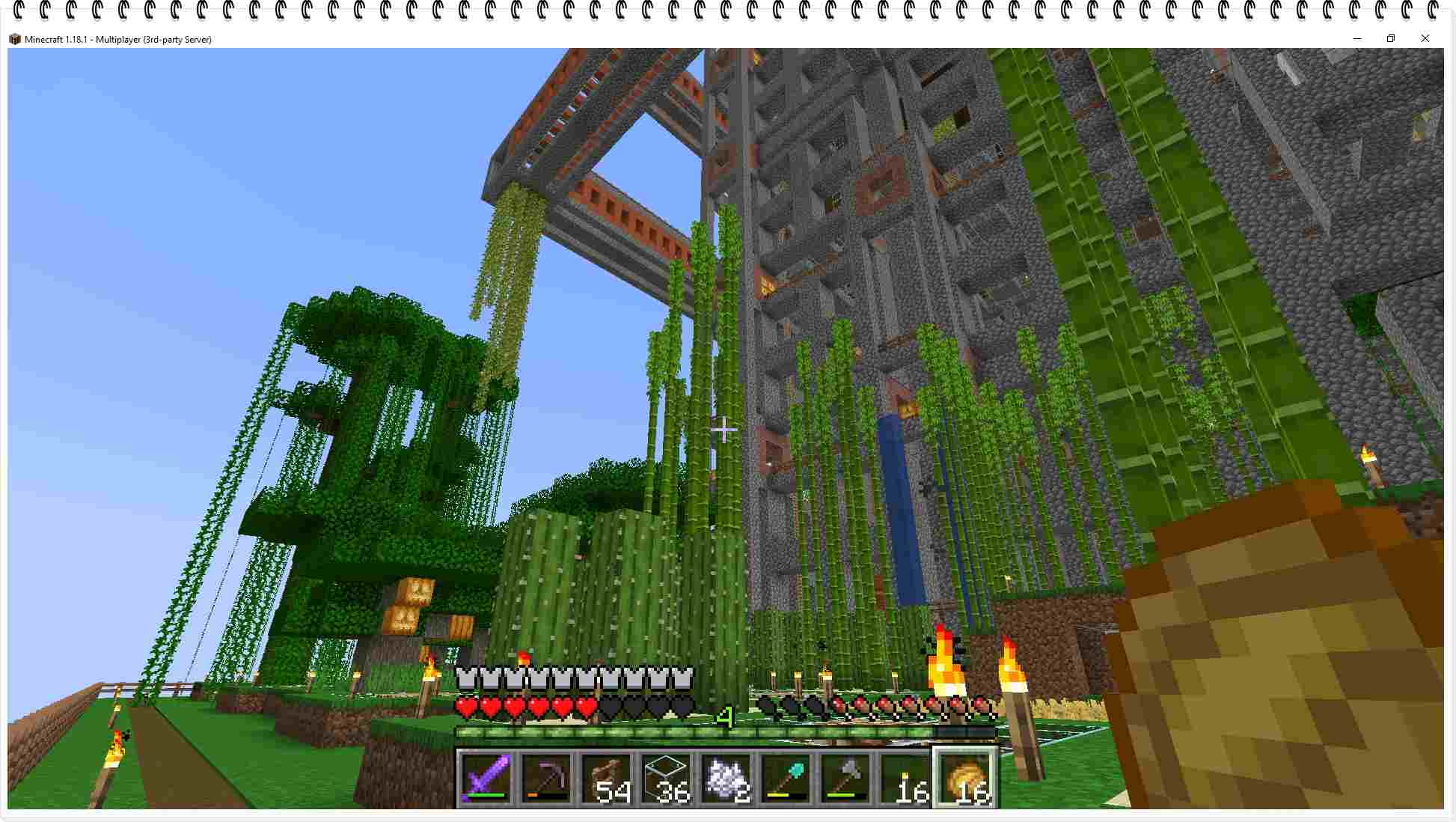Click the highlighted honeycomb item in last slot
Viewport: 1456px width, 822px height.
click(x=965, y=779)
